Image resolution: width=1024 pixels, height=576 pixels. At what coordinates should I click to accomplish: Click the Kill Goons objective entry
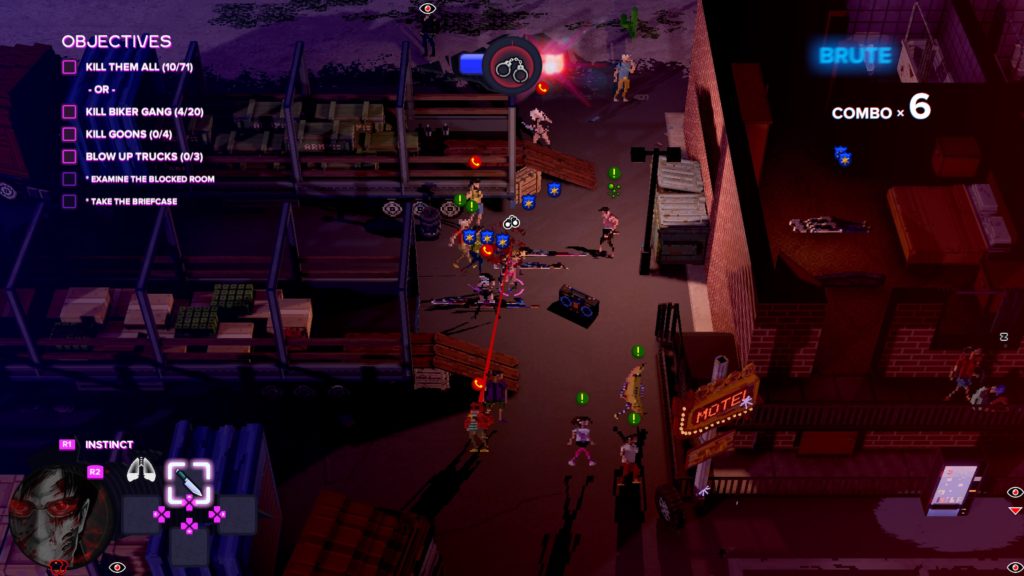(x=124, y=134)
